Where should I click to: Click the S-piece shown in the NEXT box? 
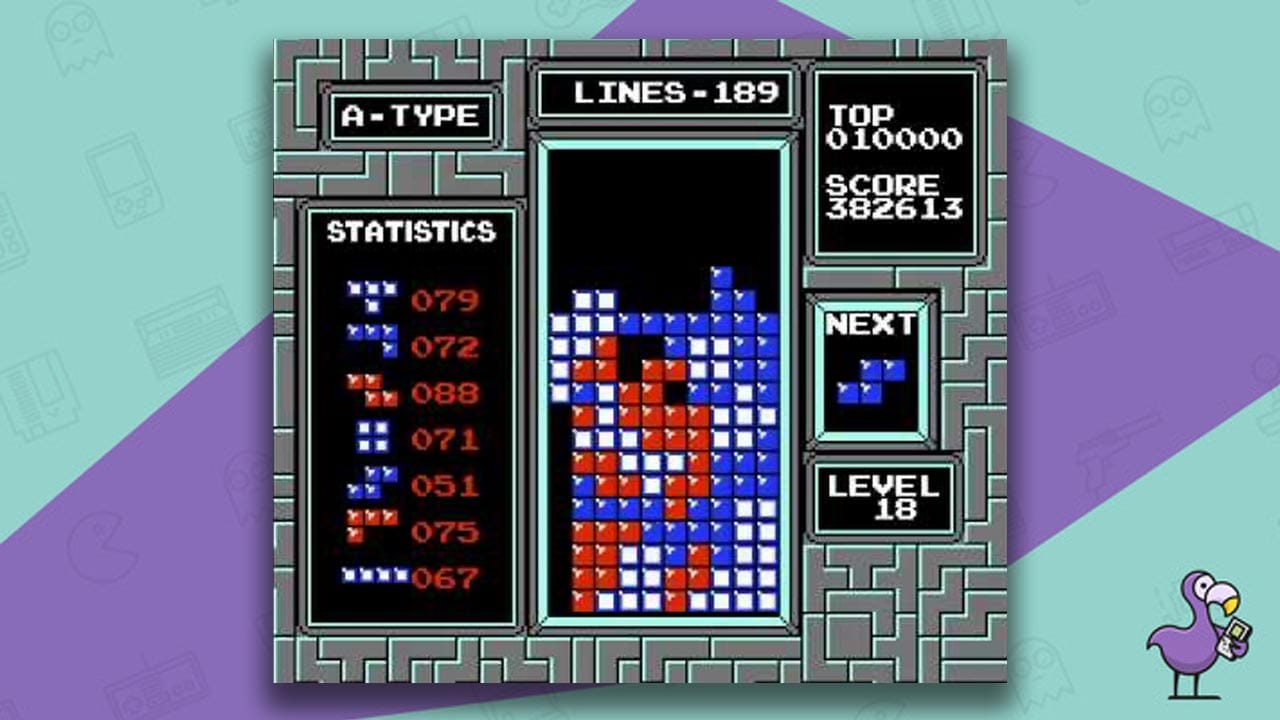[870, 383]
